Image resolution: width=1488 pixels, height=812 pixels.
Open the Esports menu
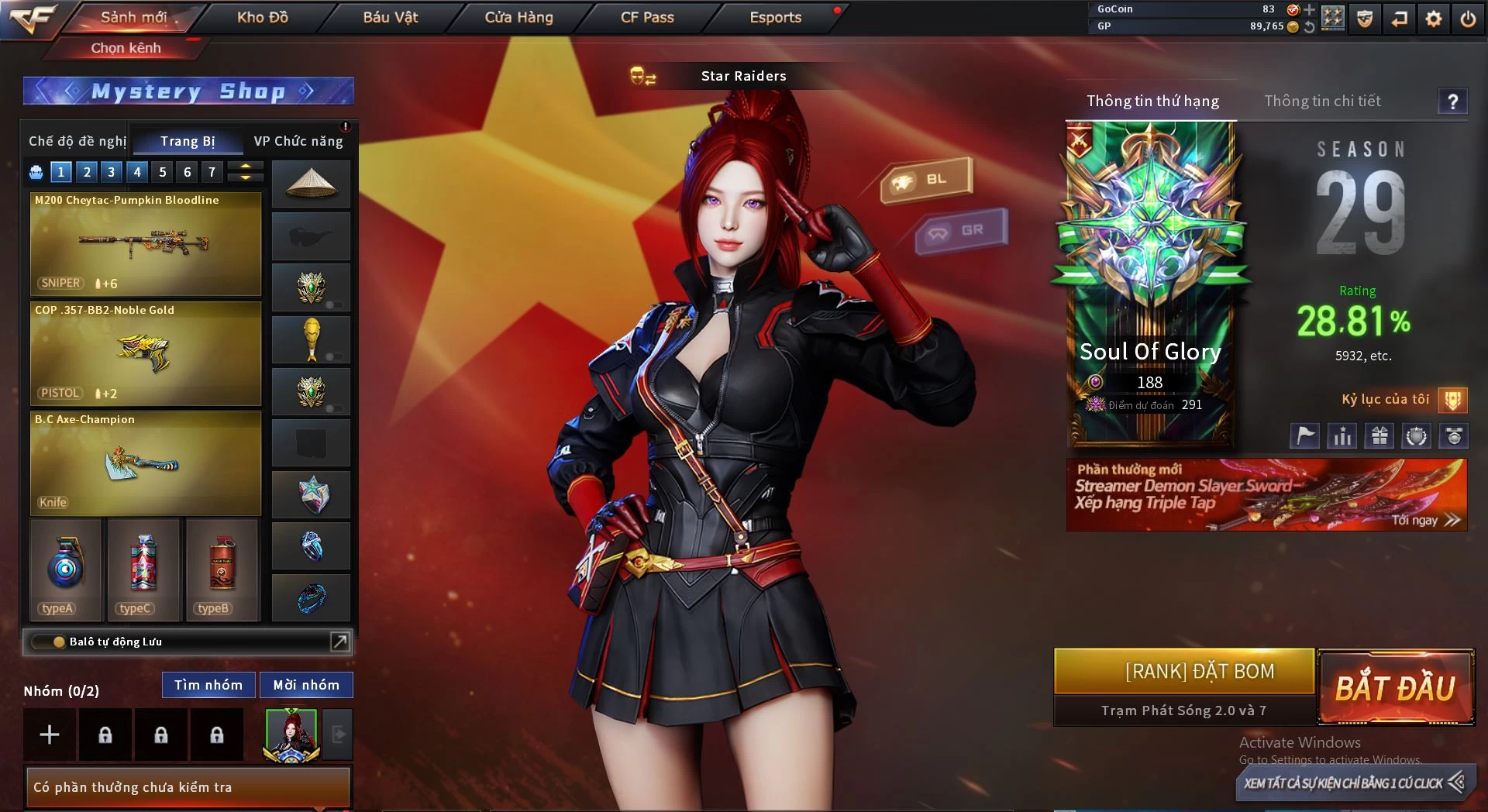(x=775, y=17)
